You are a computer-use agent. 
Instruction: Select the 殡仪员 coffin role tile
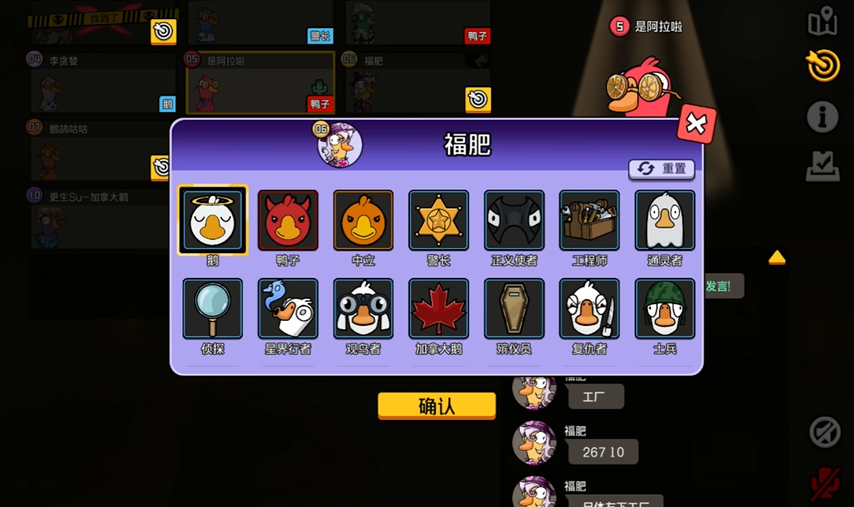point(514,309)
